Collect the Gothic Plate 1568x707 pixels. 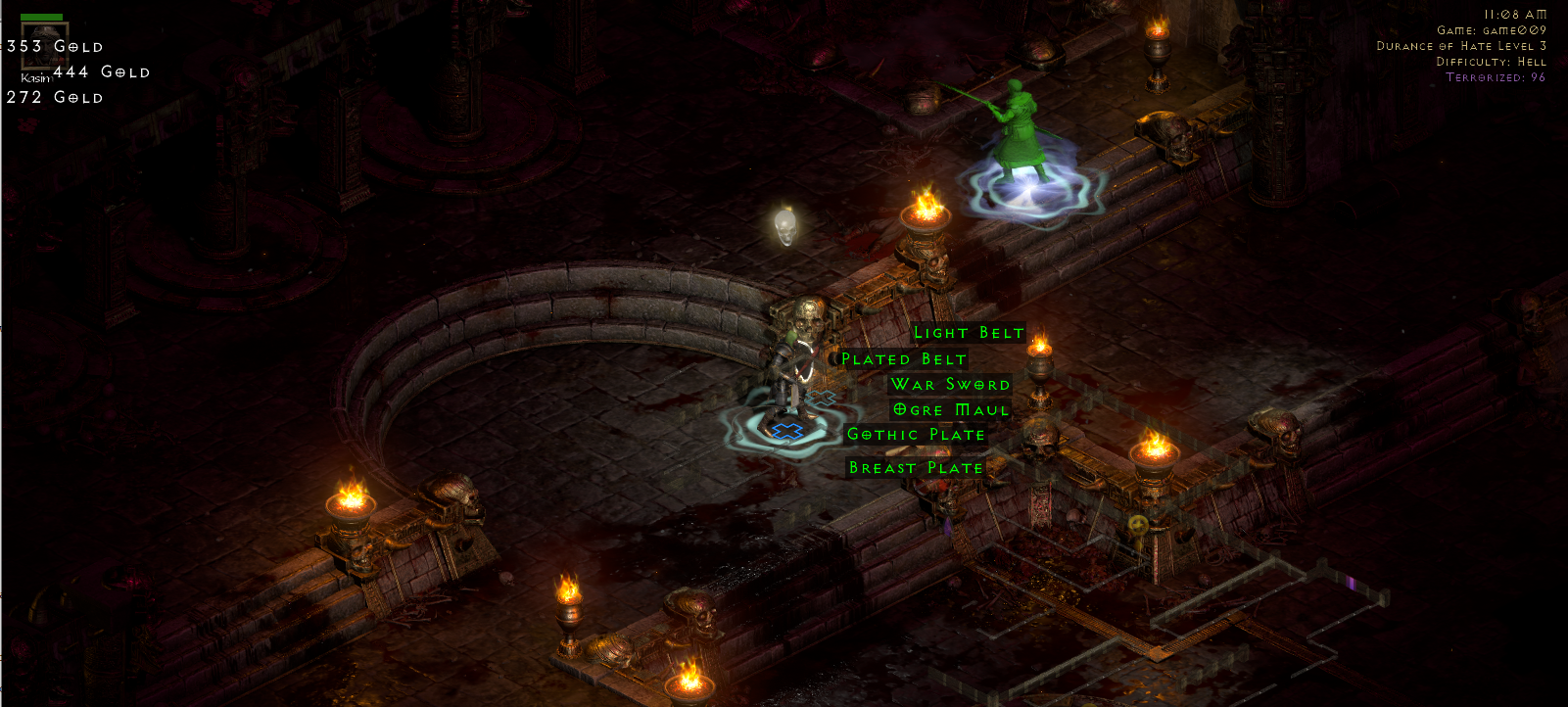pyautogui.click(x=916, y=434)
